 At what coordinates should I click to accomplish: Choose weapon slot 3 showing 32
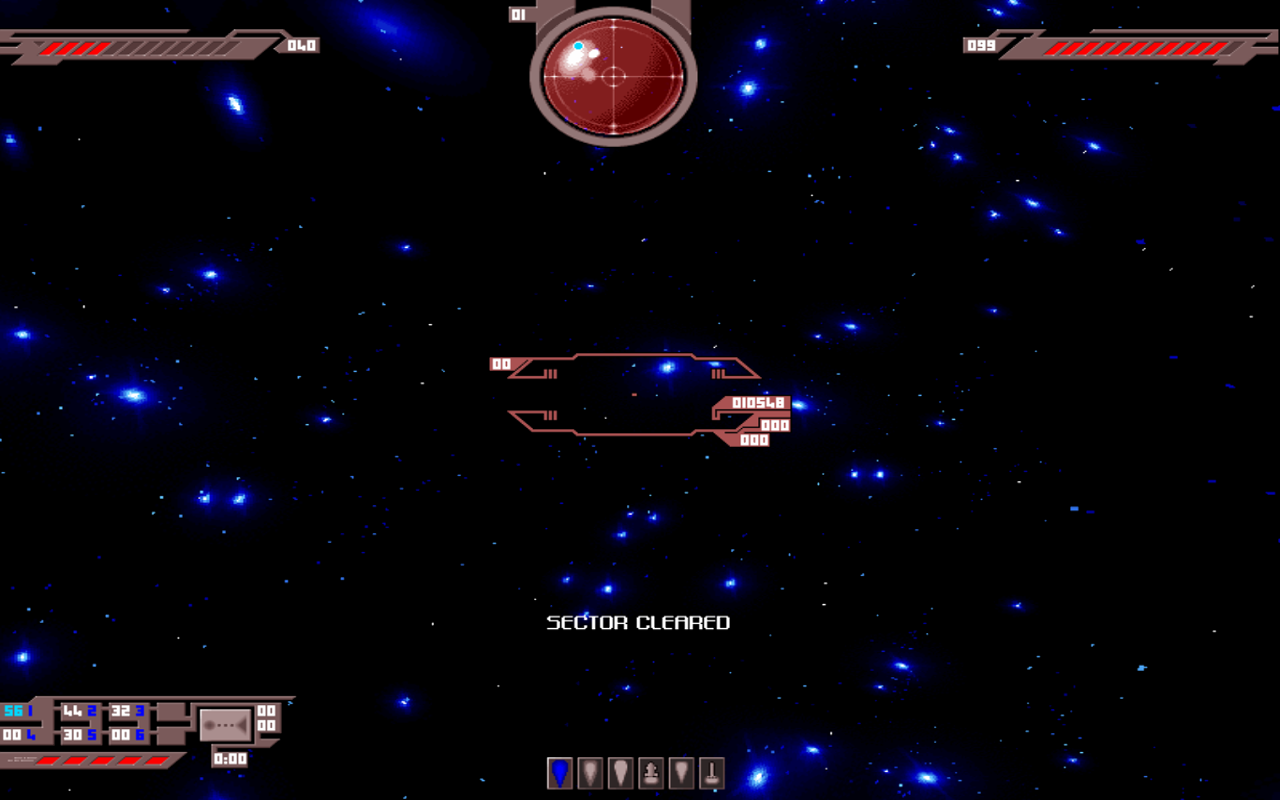click(127, 711)
